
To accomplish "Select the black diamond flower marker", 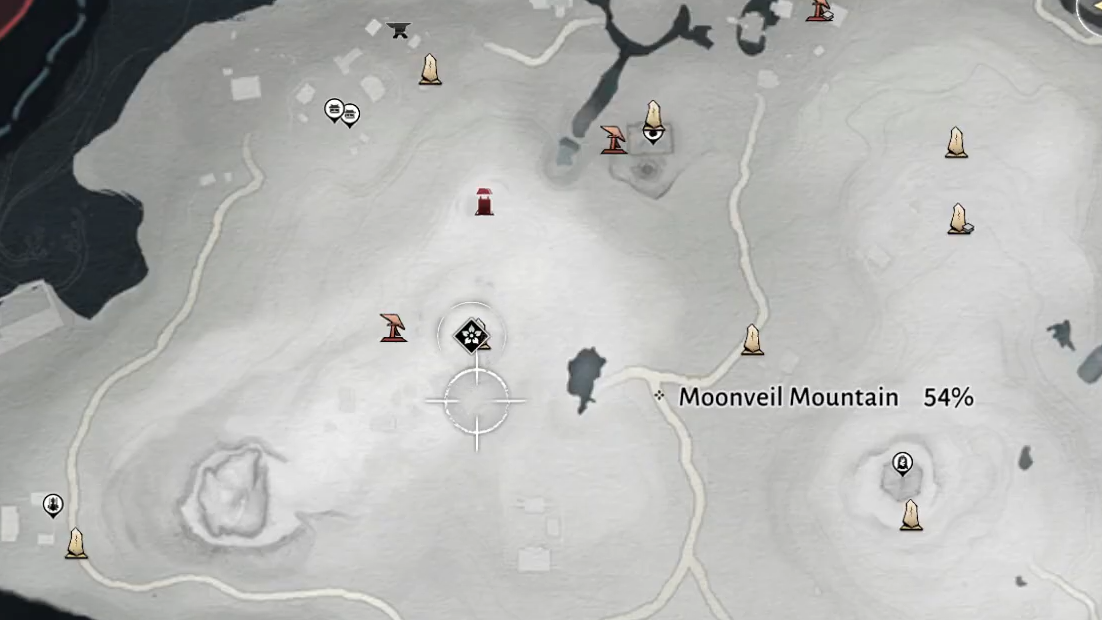I will [469, 336].
